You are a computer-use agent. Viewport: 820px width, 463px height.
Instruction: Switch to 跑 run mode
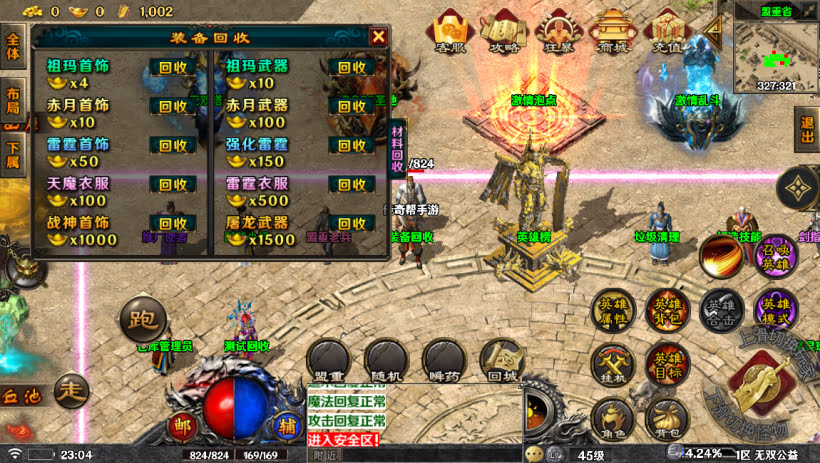[x=141, y=319]
